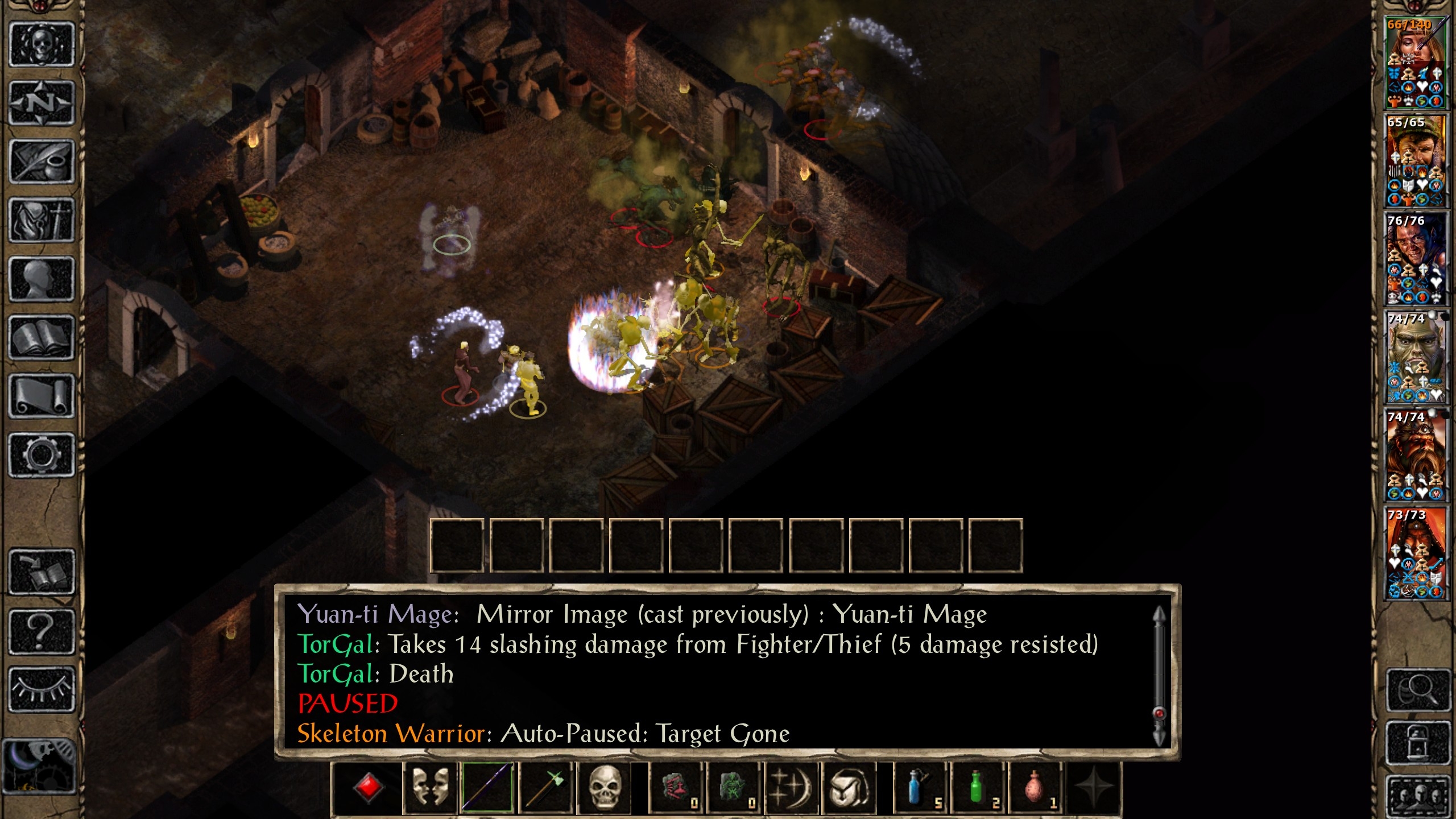Switch to the green-bladed axe weapon slot
This screenshot has width=1456, height=819.
pyautogui.click(x=545, y=787)
